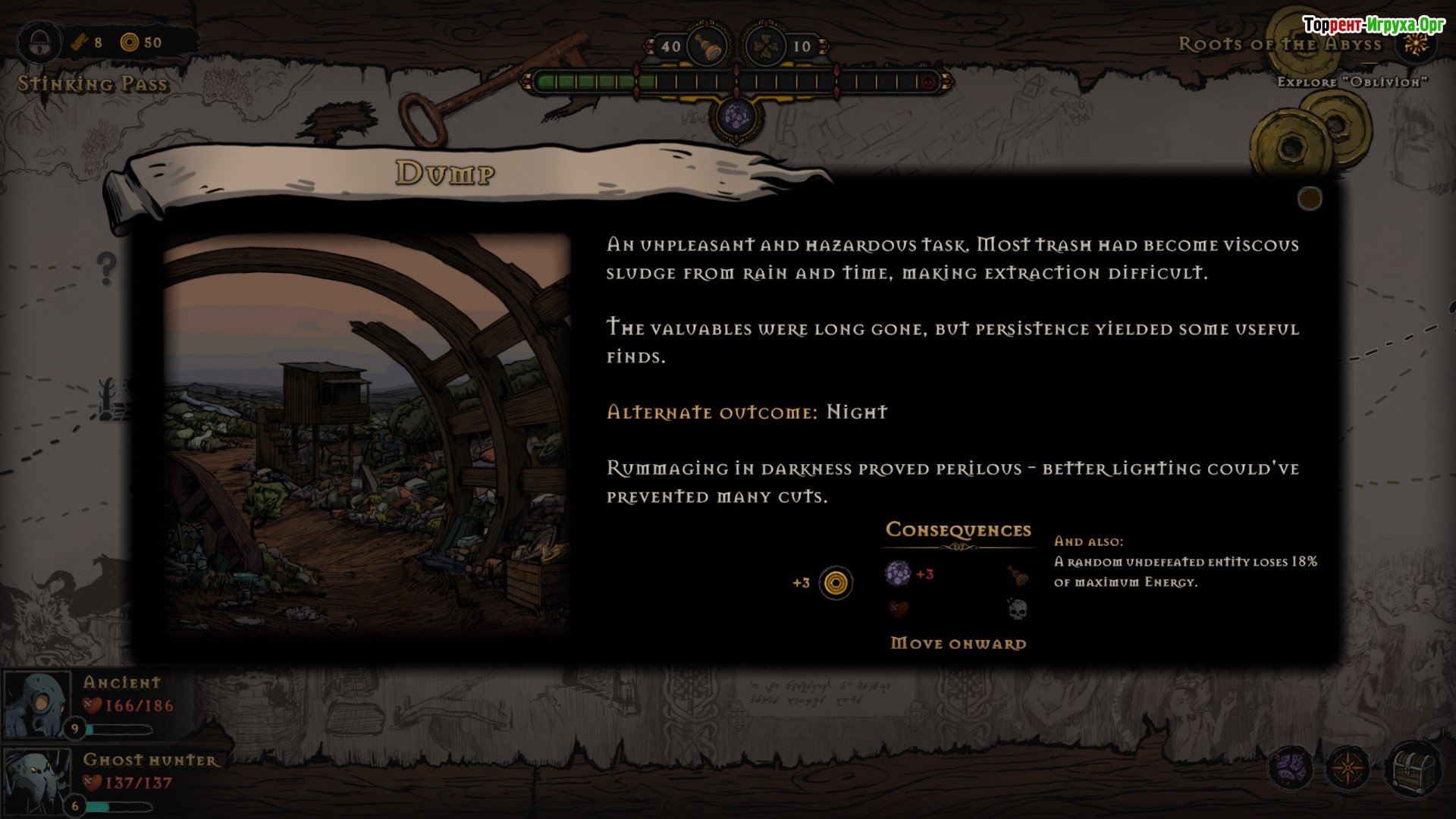This screenshot has width=1456, height=819.
Task: Click the round button in the Dump panel corner
Action: point(1310,199)
